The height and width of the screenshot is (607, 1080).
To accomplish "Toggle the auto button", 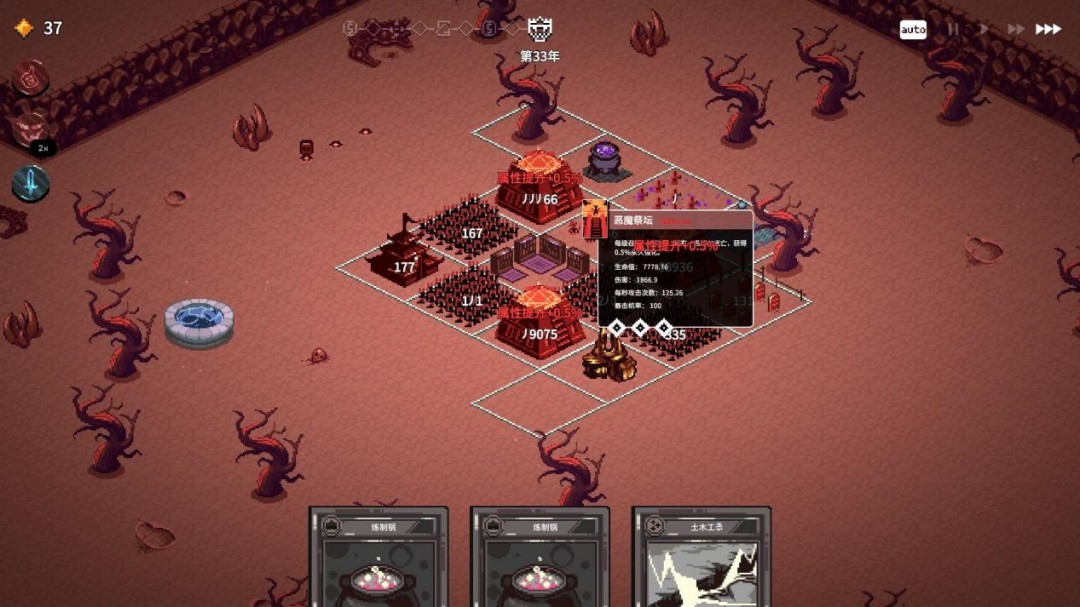I will pyautogui.click(x=913, y=29).
